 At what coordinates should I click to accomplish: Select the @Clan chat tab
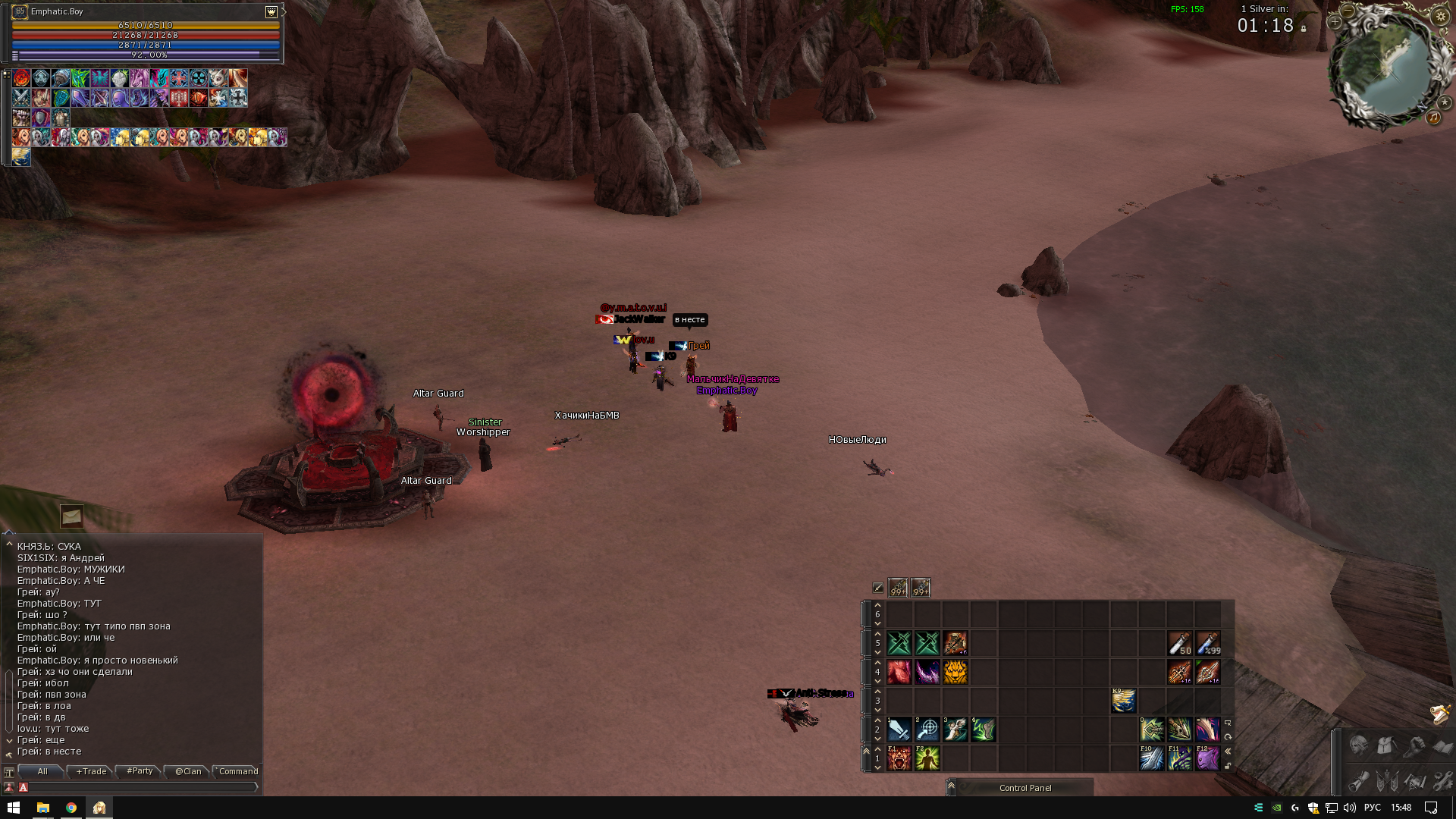(188, 771)
